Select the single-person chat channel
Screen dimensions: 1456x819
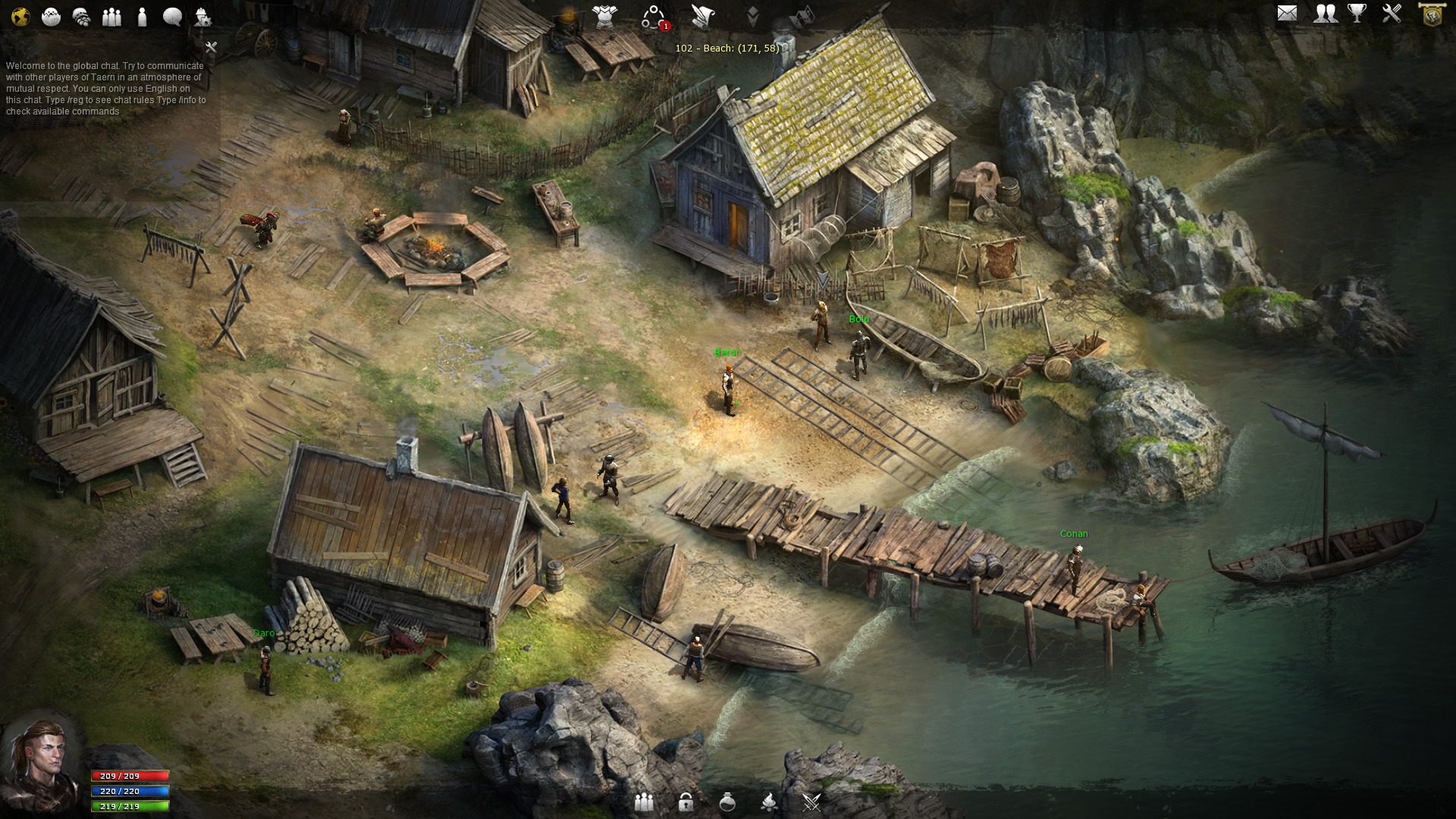click(x=142, y=16)
